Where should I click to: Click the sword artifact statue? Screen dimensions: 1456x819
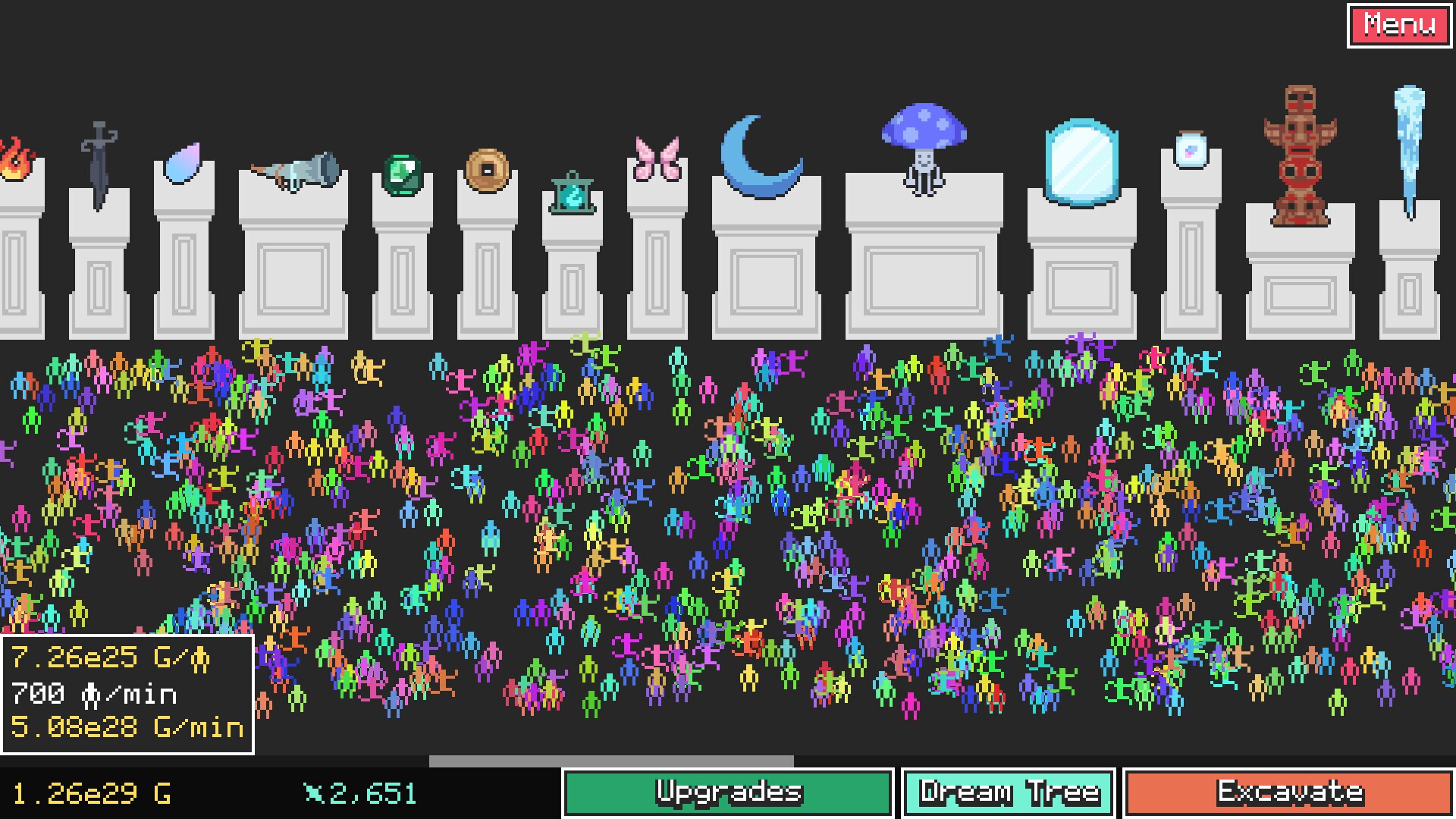100,159
